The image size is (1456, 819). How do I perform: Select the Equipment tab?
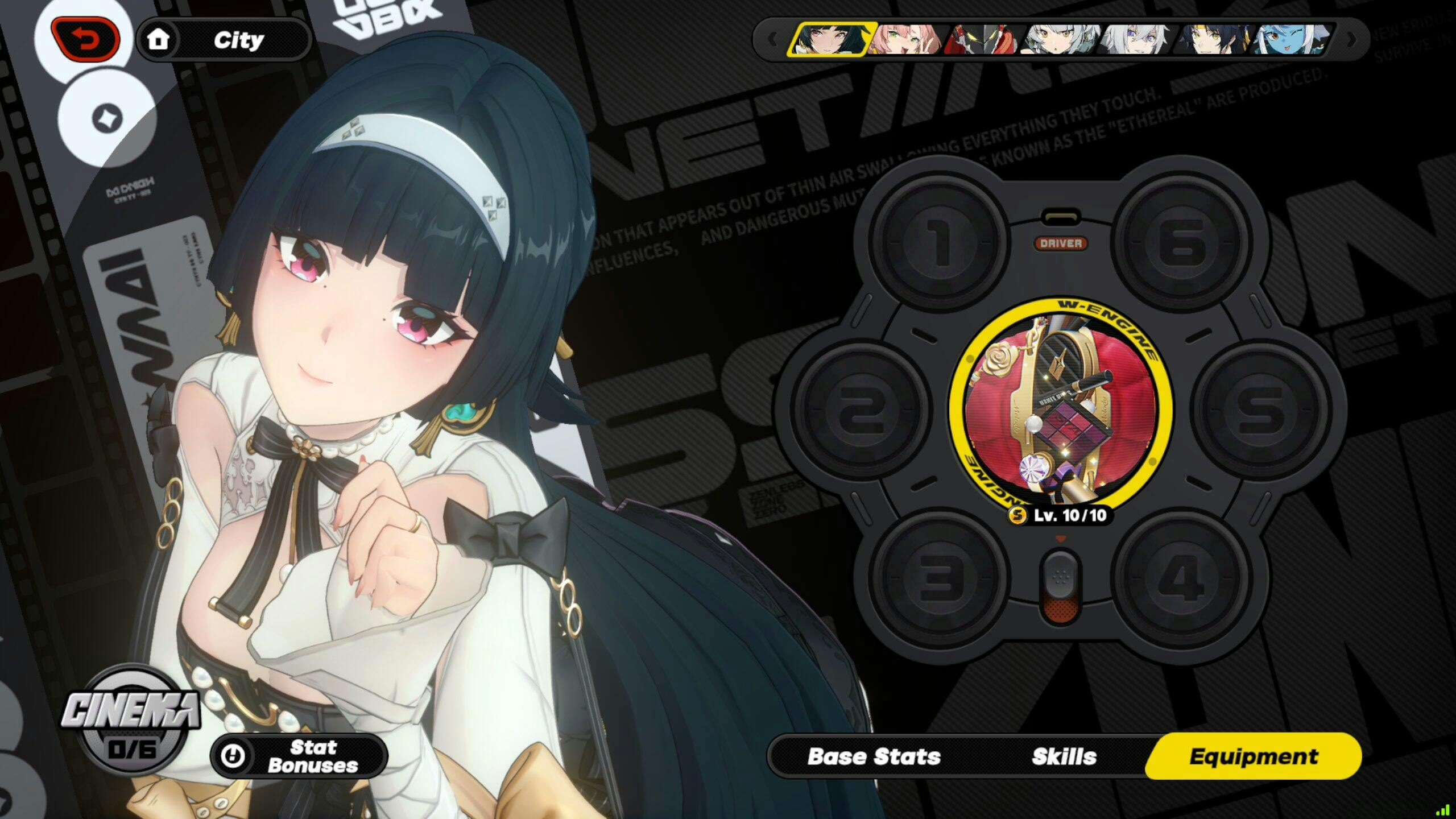point(1253,756)
